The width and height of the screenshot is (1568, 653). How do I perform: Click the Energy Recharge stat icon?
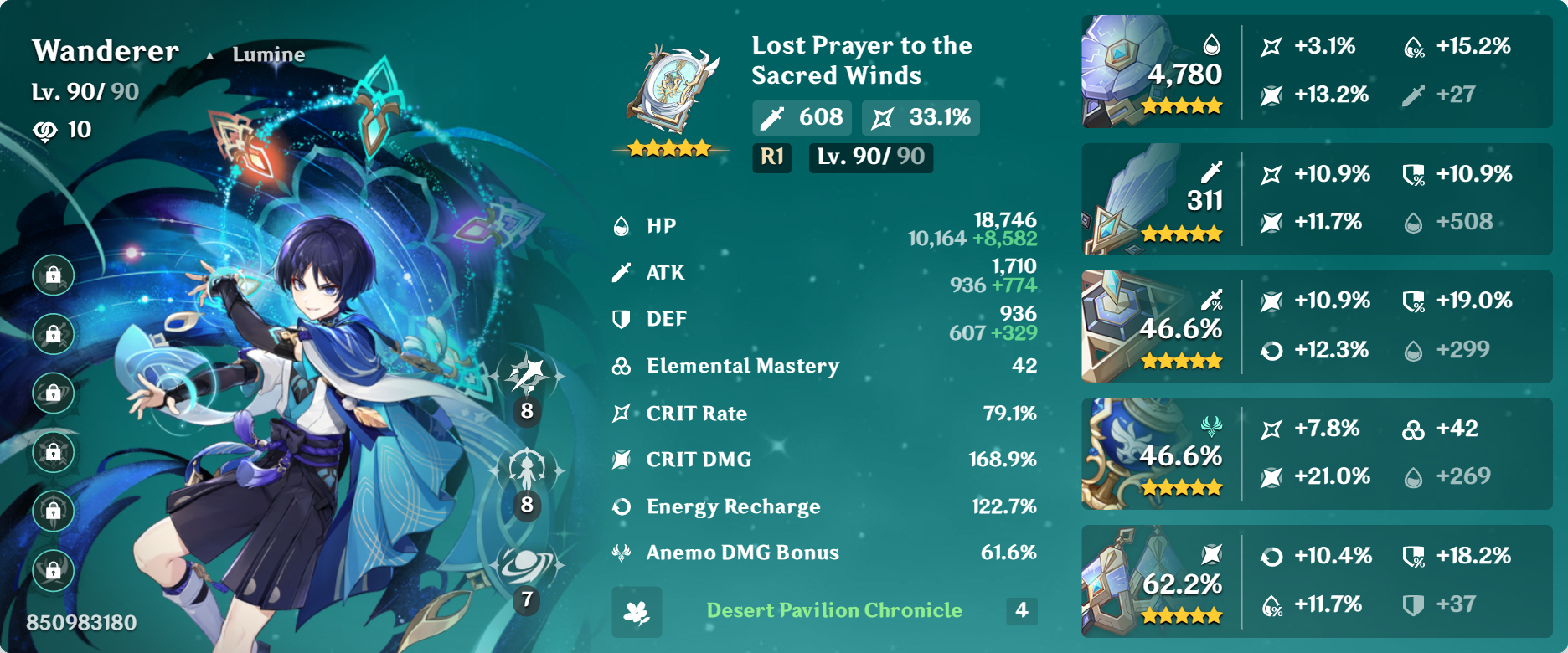[621, 506]
